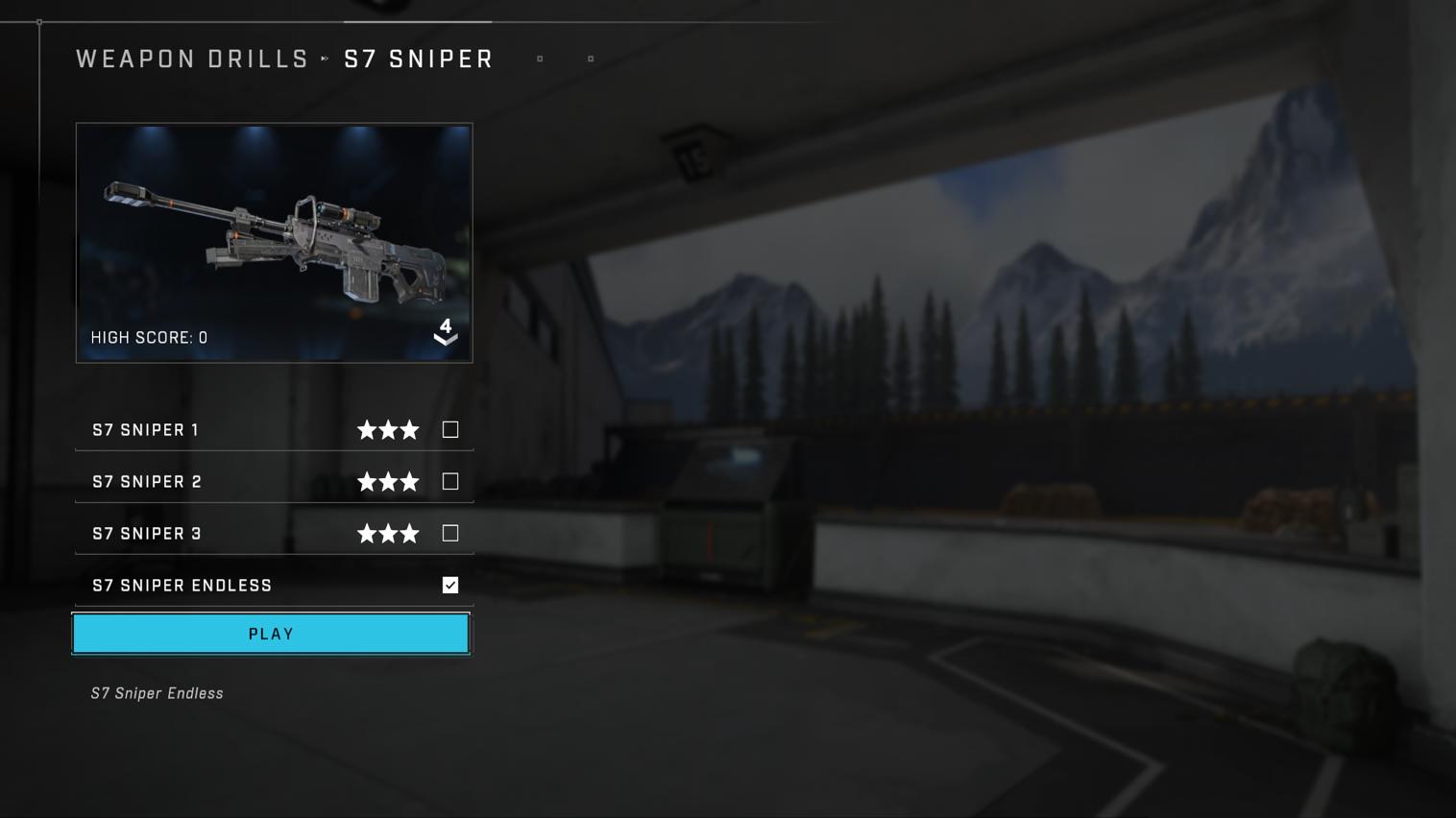Click the breadcrumb arrow between Weapon Drills and S7 Sniper

point(325,59)
